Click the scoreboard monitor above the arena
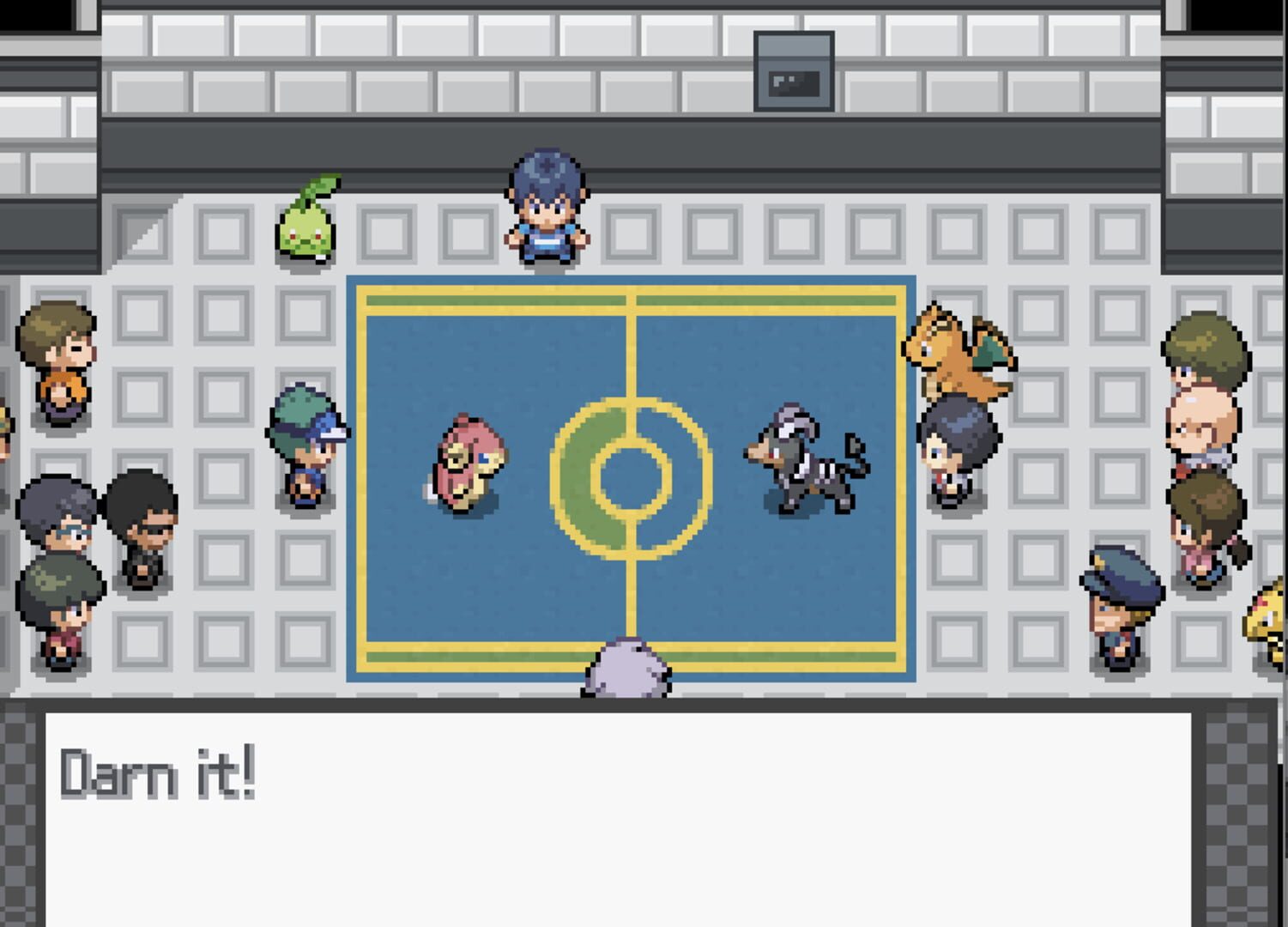Image resolution: width=1288 pixels, height=927 pixels. point(792,73)
